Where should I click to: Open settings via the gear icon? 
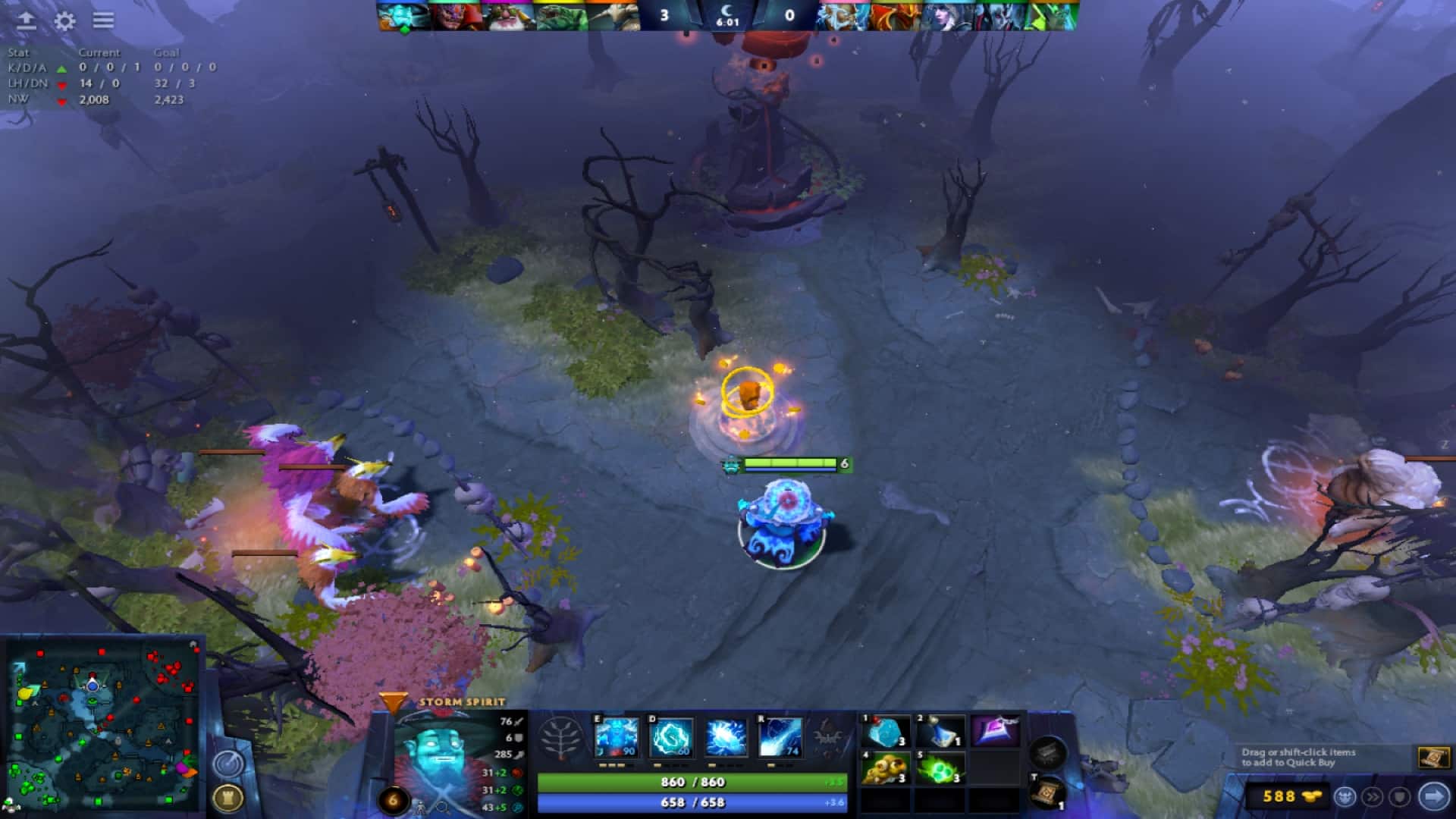[x=65, y=21]
